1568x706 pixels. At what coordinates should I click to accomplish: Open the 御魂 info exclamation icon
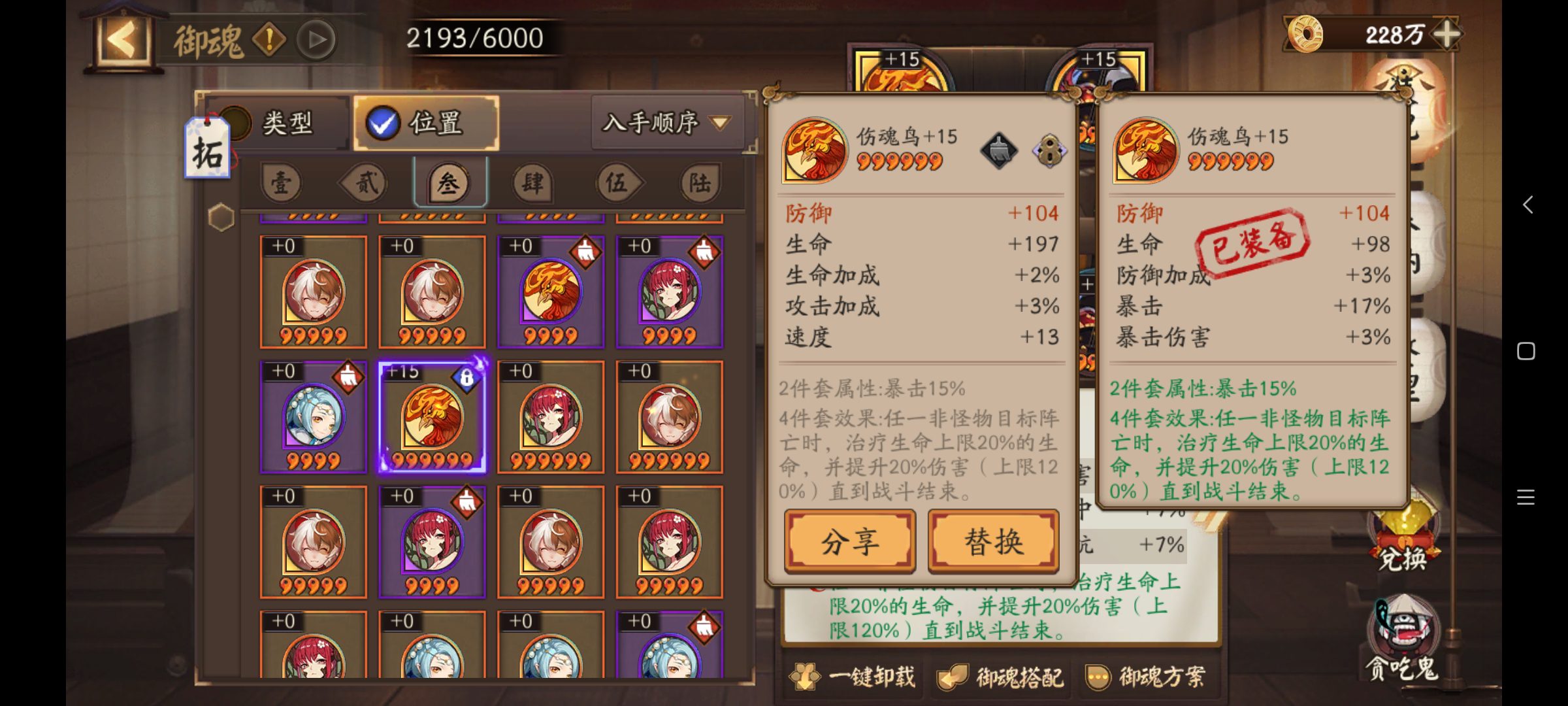click(x=269, y=41)
